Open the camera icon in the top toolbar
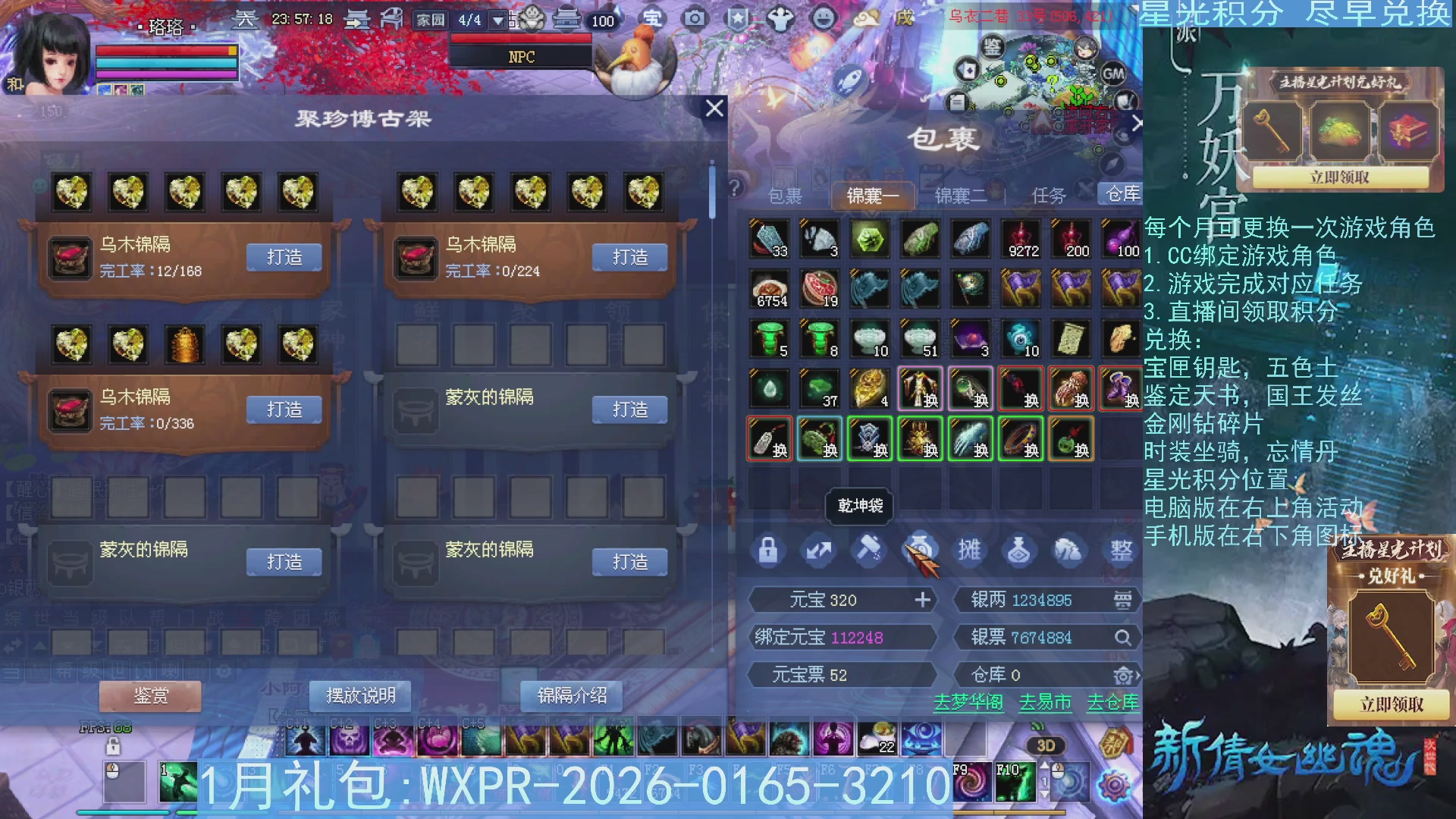Screen dimensions: 1456x819 [695, 19]
